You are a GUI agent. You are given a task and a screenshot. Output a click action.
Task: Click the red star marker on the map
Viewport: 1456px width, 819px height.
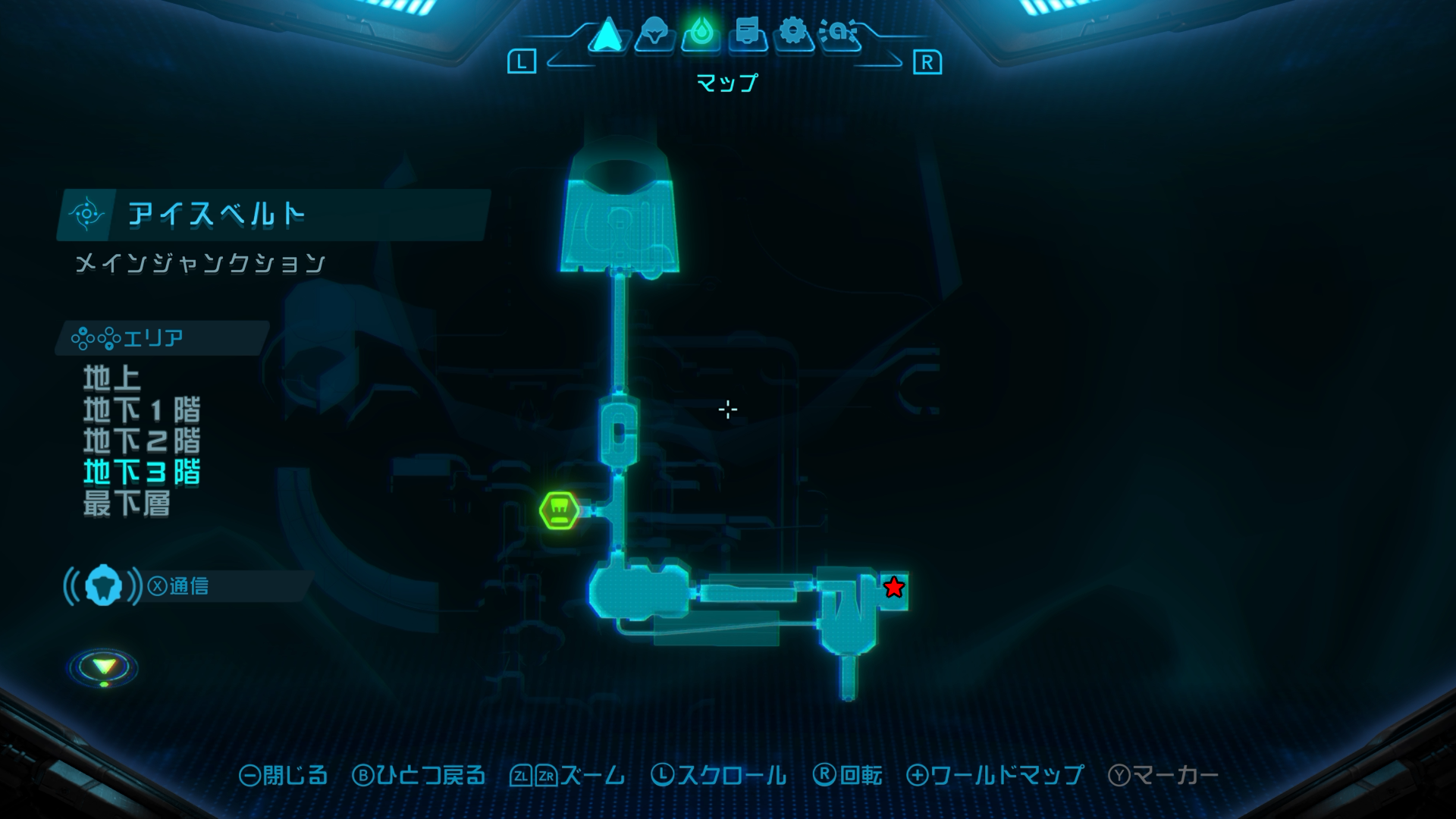pos(894,586)
